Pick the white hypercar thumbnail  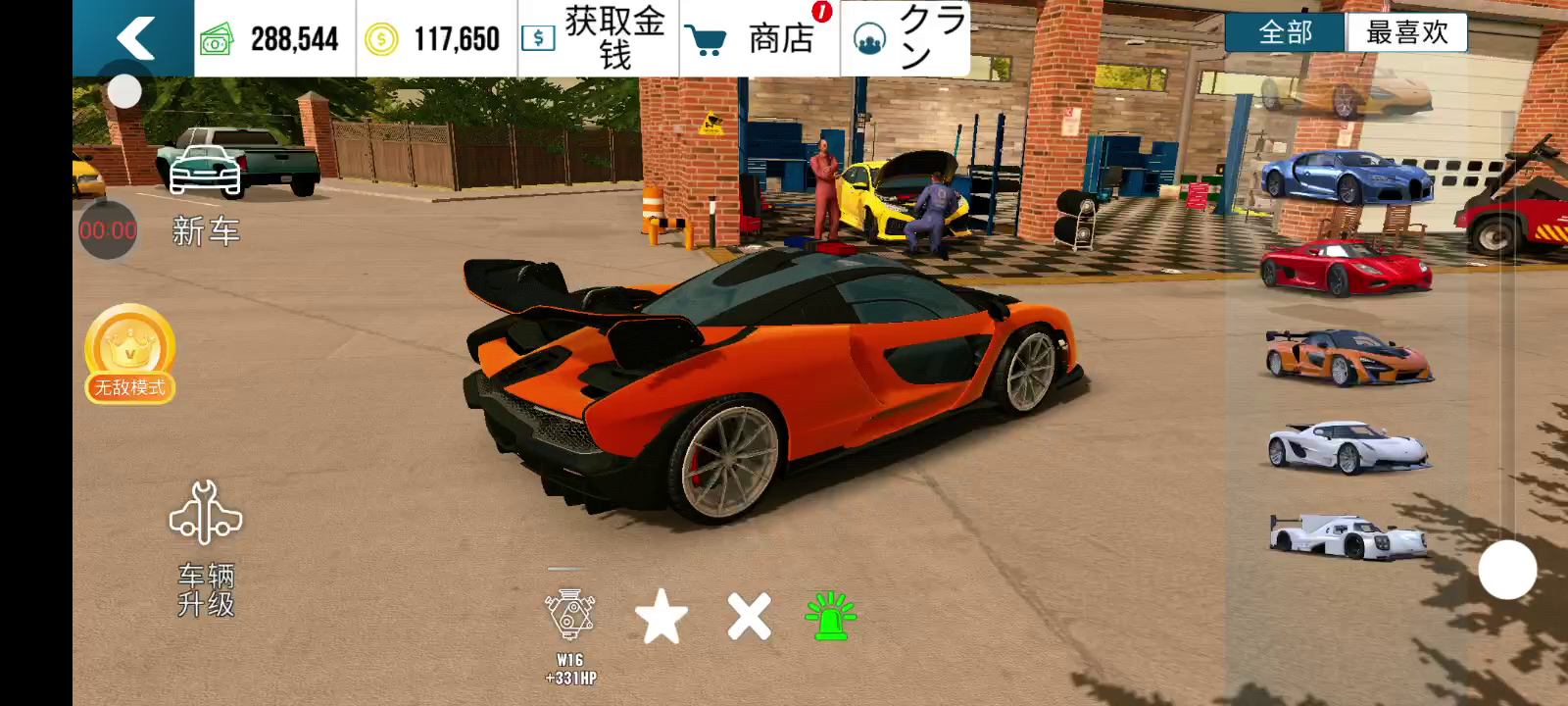tap(1347, 447)
